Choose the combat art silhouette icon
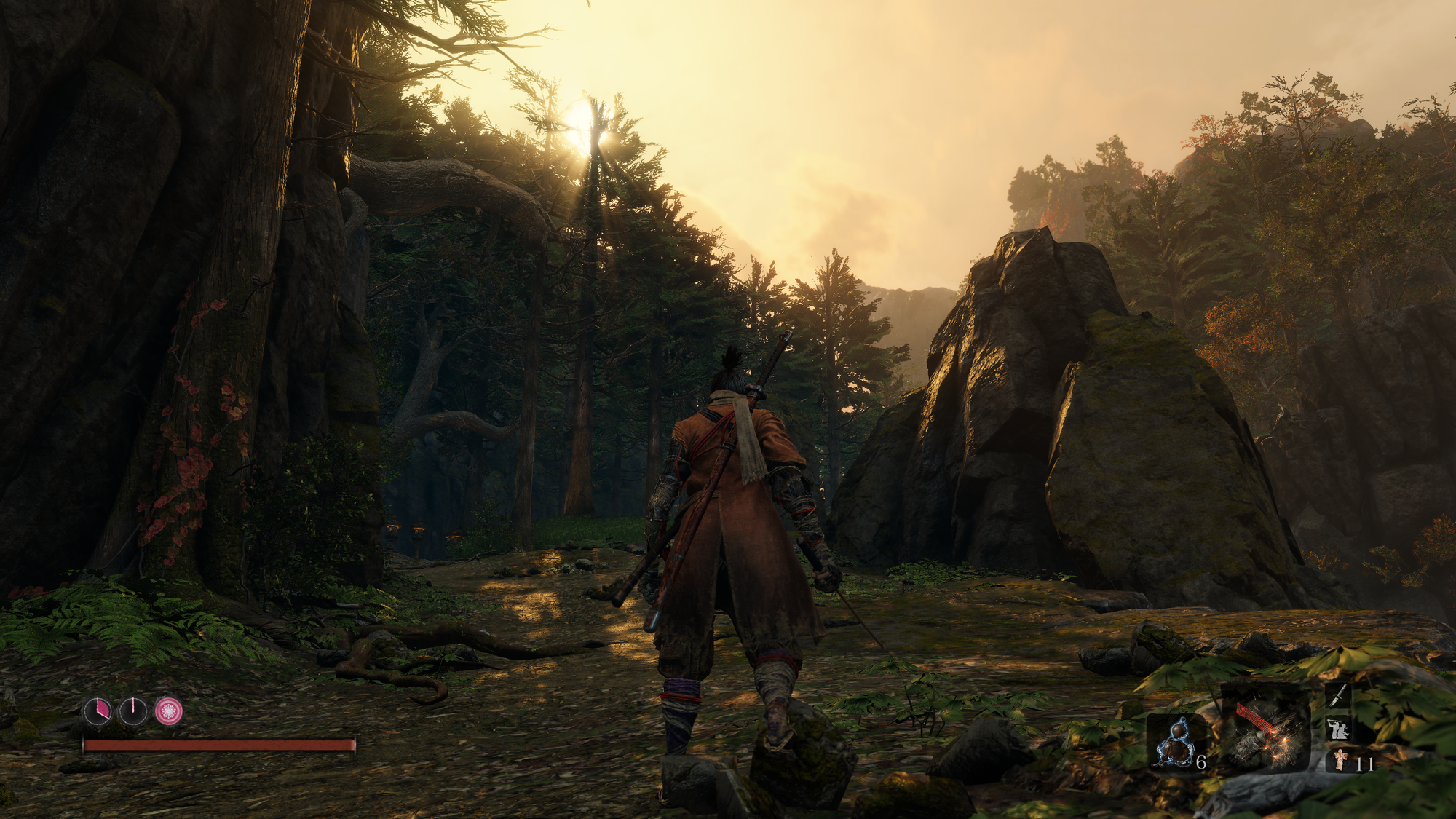This screenshot has height=819, width=1456. tap(1338, 728)
